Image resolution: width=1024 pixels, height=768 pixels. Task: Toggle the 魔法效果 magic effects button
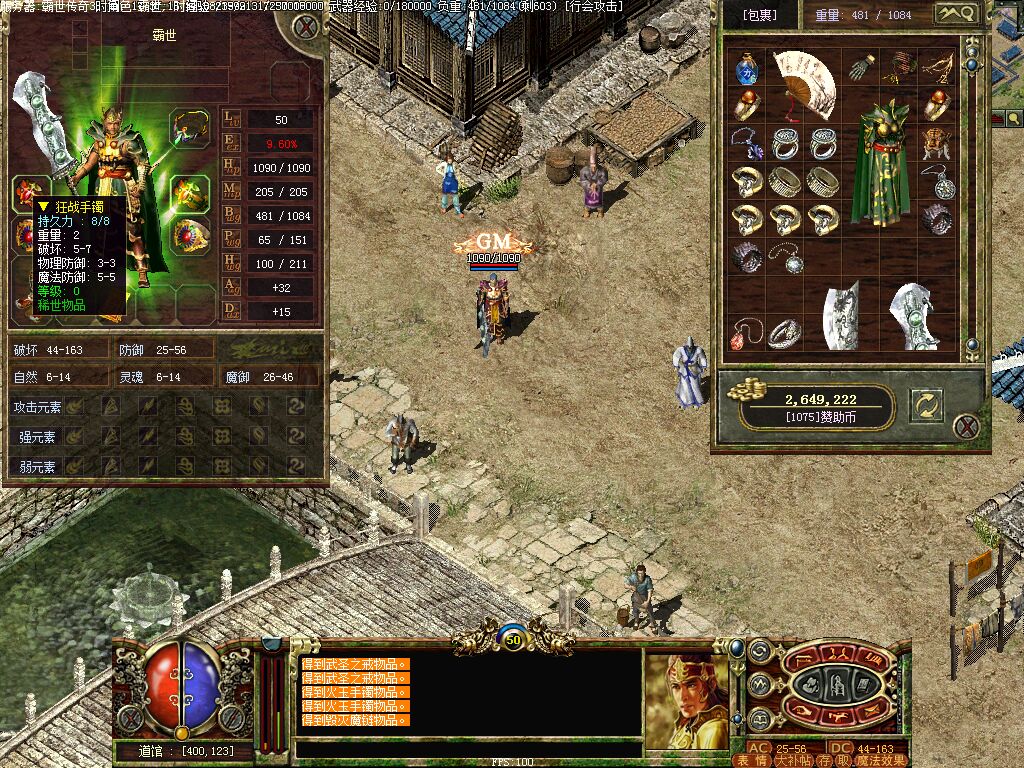tap(880, 760)
